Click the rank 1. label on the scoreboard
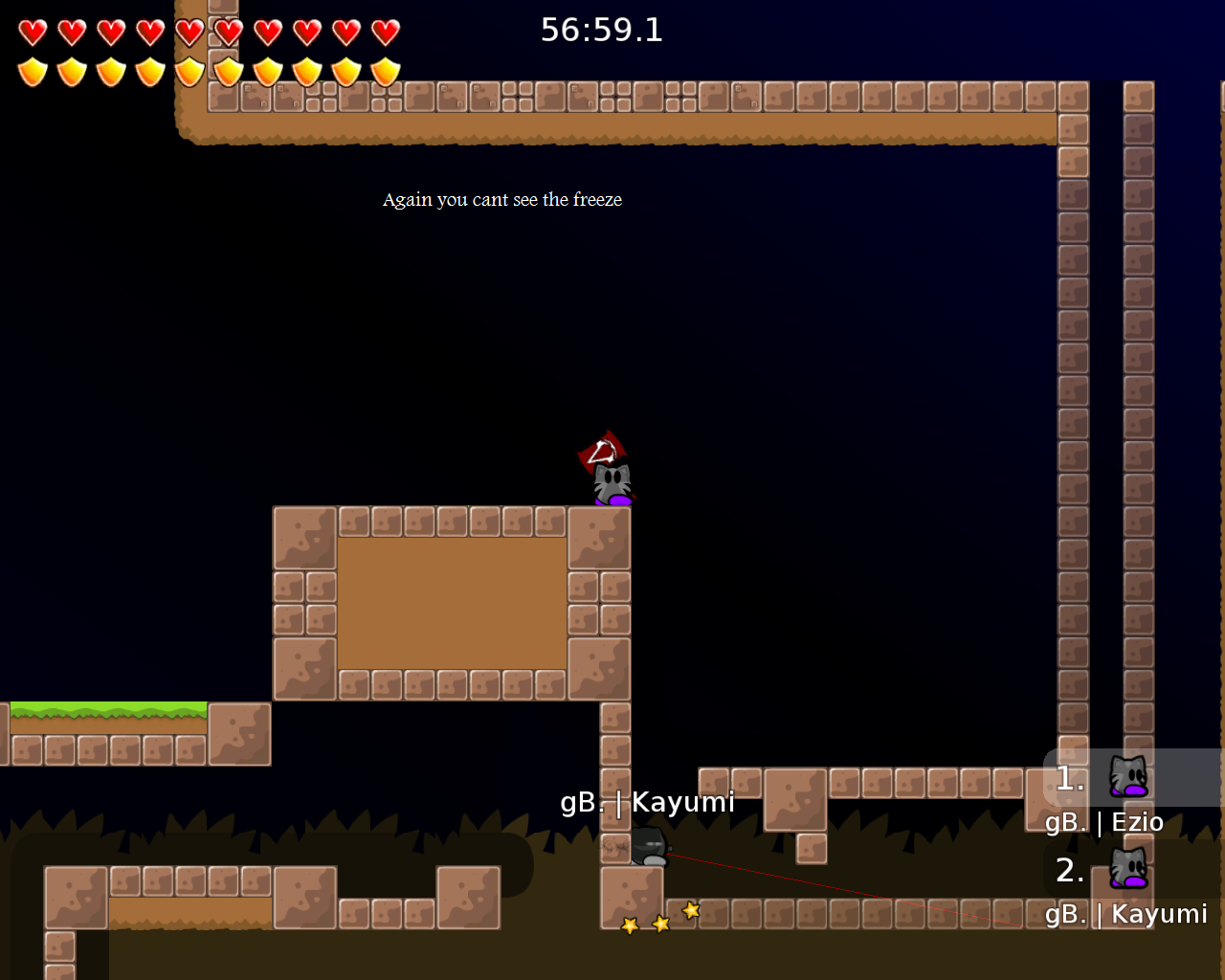The image size is (1225, 980). coord(1067,778)
